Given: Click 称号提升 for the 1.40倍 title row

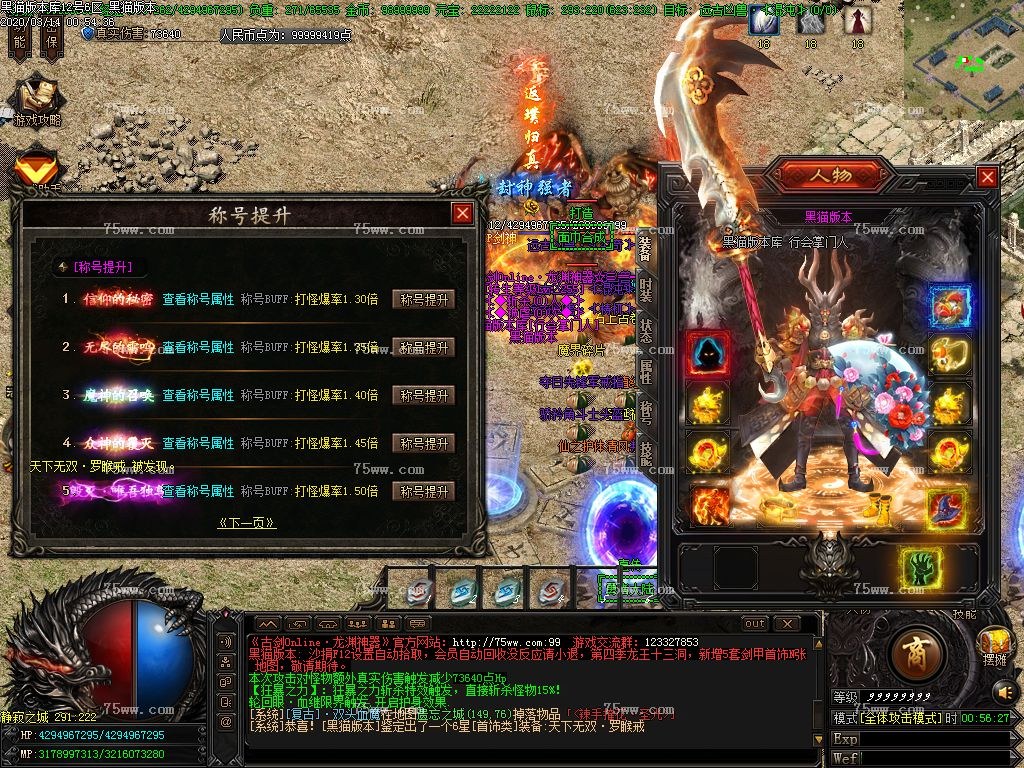Looking at the screenshot, I should click(424, 395).
